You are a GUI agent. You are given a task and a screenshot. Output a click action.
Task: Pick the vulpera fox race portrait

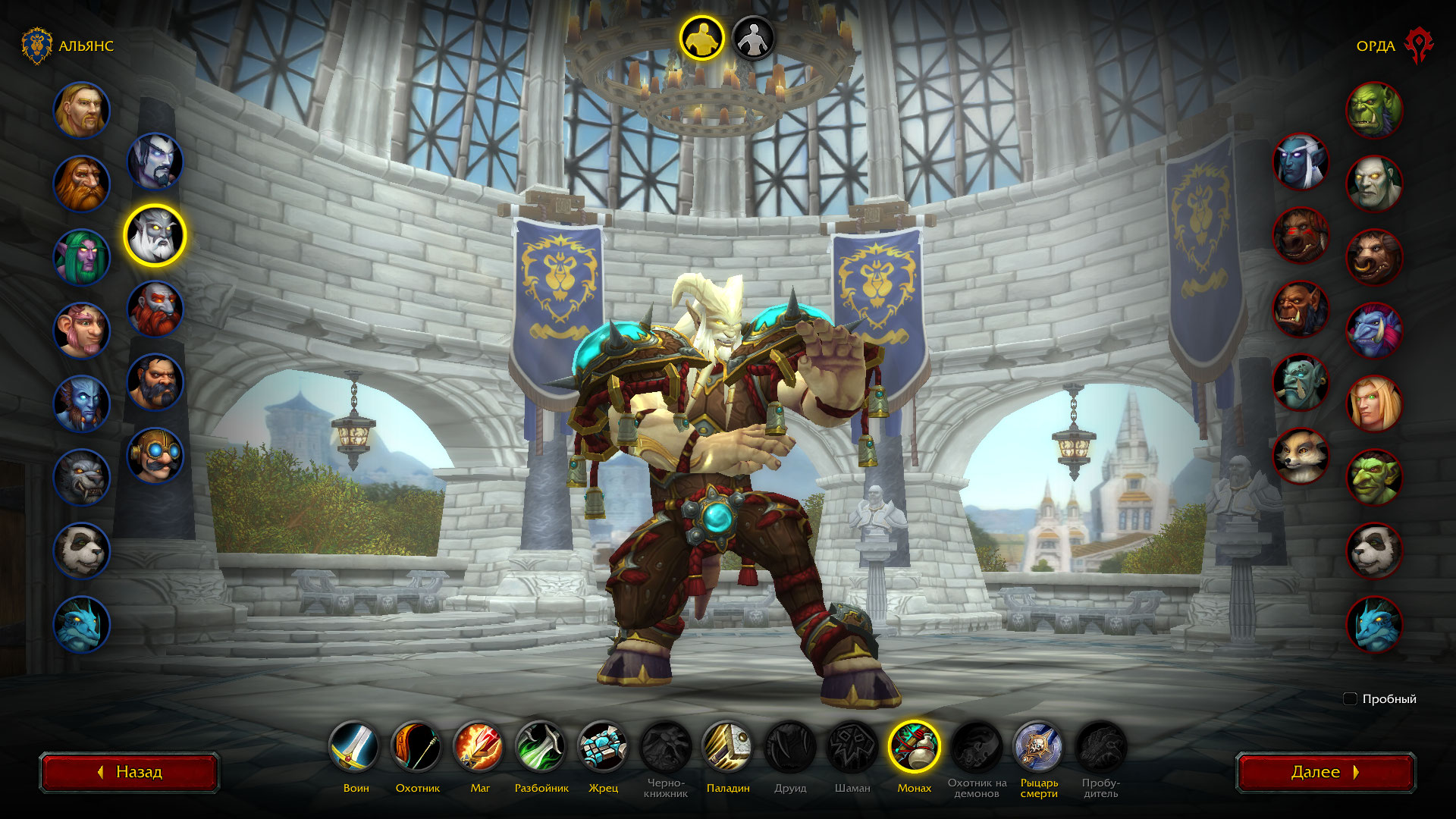(1301, 457)
